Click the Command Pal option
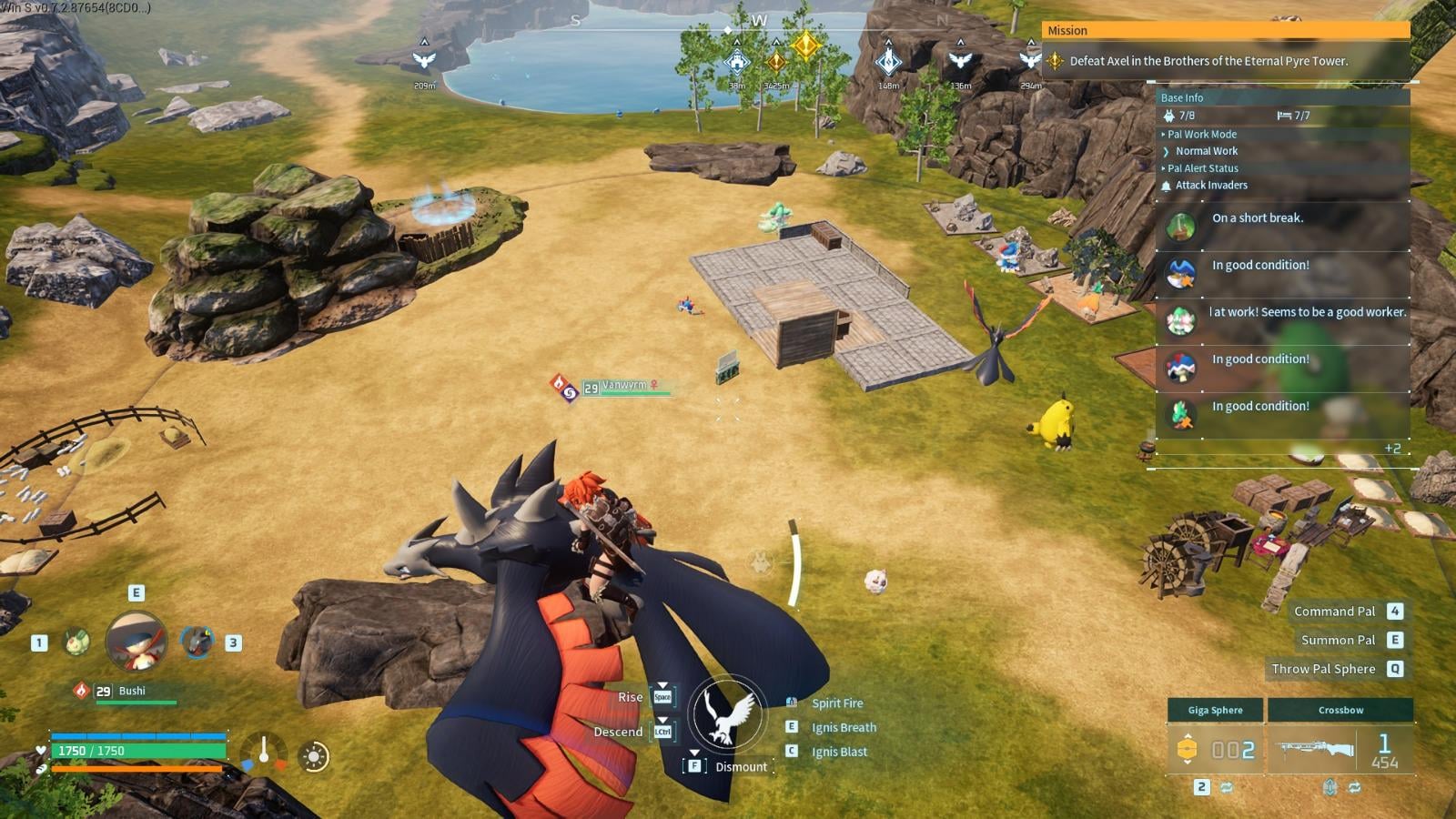The image size is (1456, 819). 1335,612
